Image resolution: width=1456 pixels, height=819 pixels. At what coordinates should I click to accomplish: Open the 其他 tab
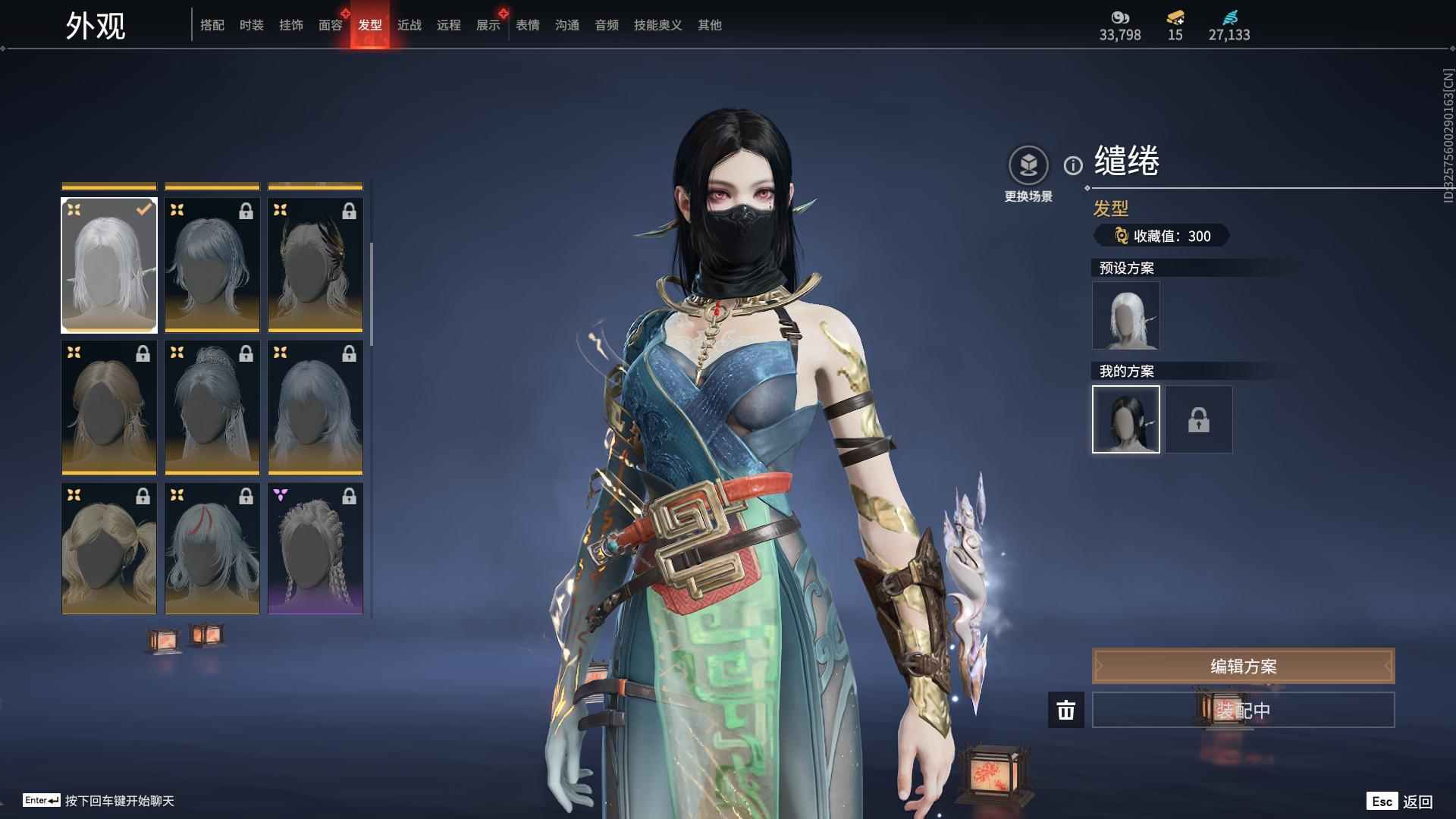click(x=709, y=25)
